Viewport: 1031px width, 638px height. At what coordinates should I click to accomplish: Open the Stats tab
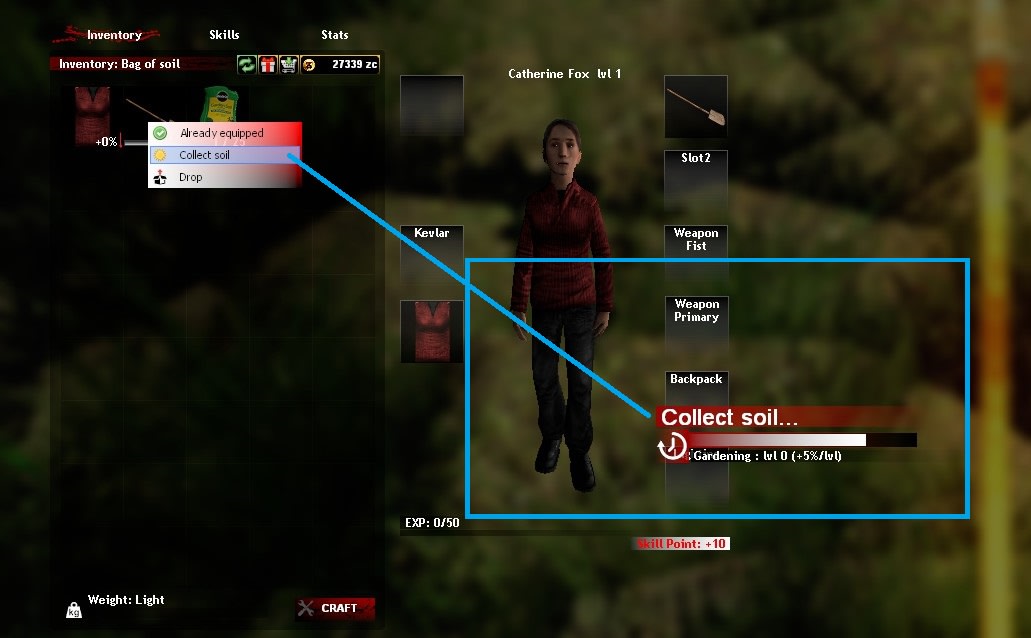[335, 35]
